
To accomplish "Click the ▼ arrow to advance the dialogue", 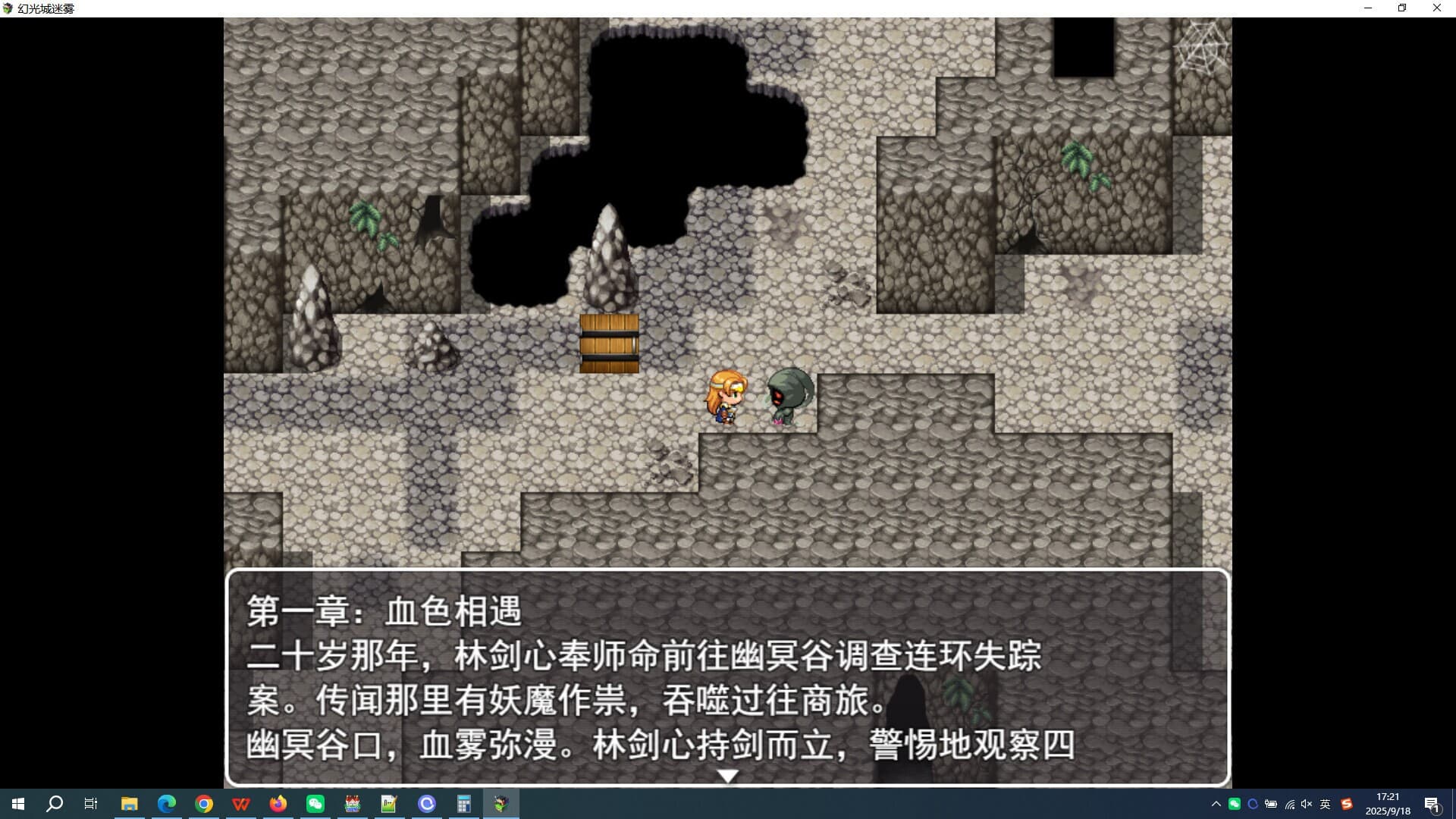I will click(x=727, y=775).
